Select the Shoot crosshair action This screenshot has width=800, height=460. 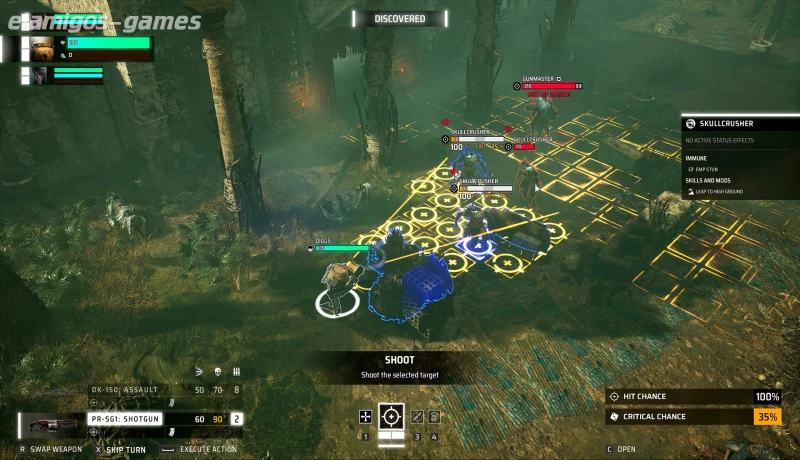pos(392,416)
